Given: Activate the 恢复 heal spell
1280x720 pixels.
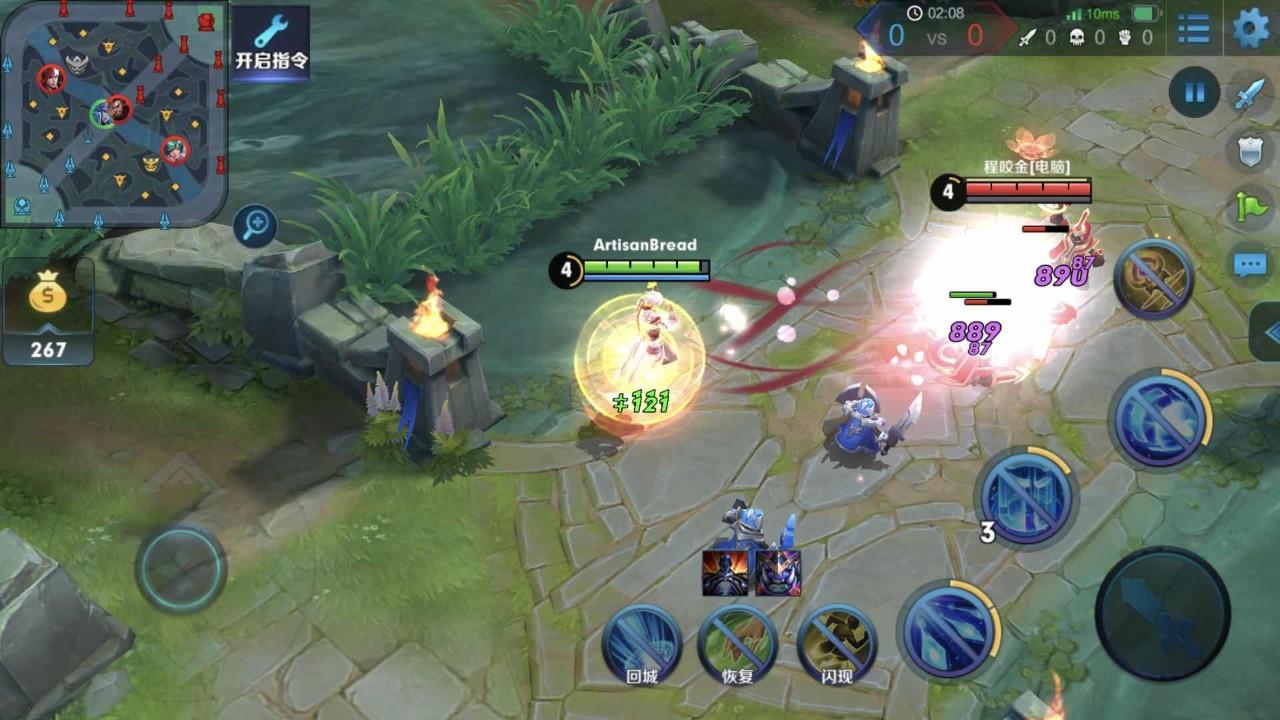Looking at the screenshot, I should coord(737,643).
